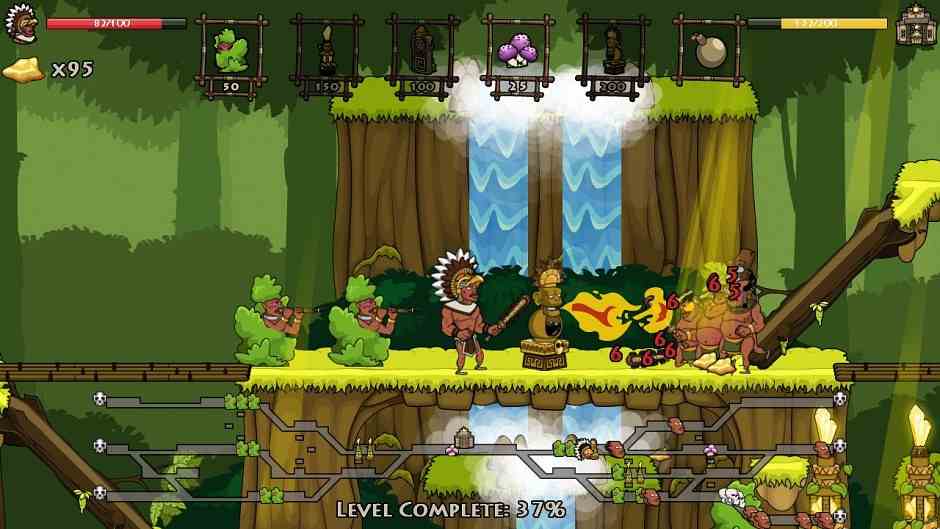Pick the stone tower slot costing 100
The height and width of the screenshot is (529, 940).
pyautogui.click(x=422, y=50)
